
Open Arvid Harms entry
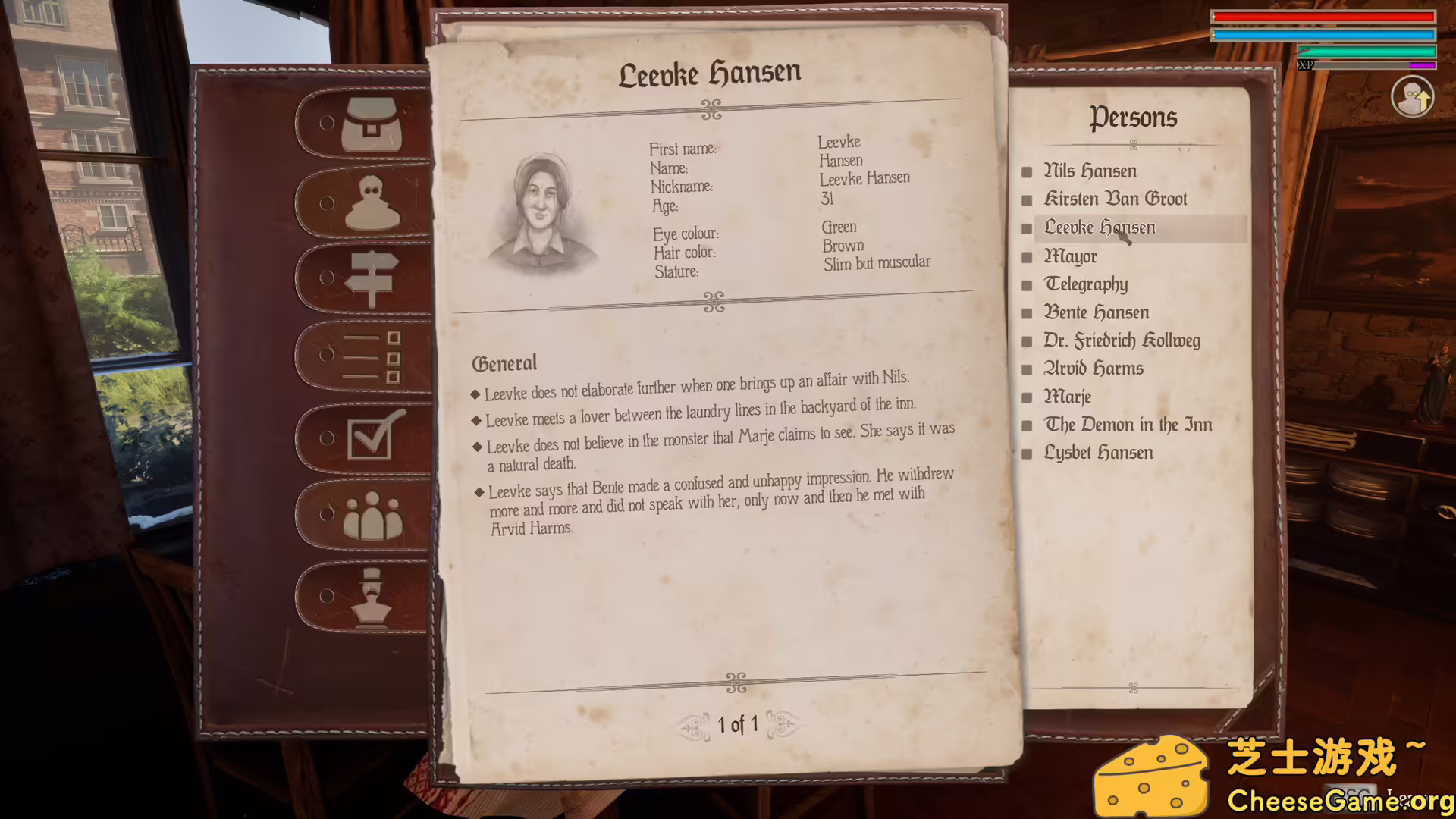pyautogui.click(x=1093, y=369)
